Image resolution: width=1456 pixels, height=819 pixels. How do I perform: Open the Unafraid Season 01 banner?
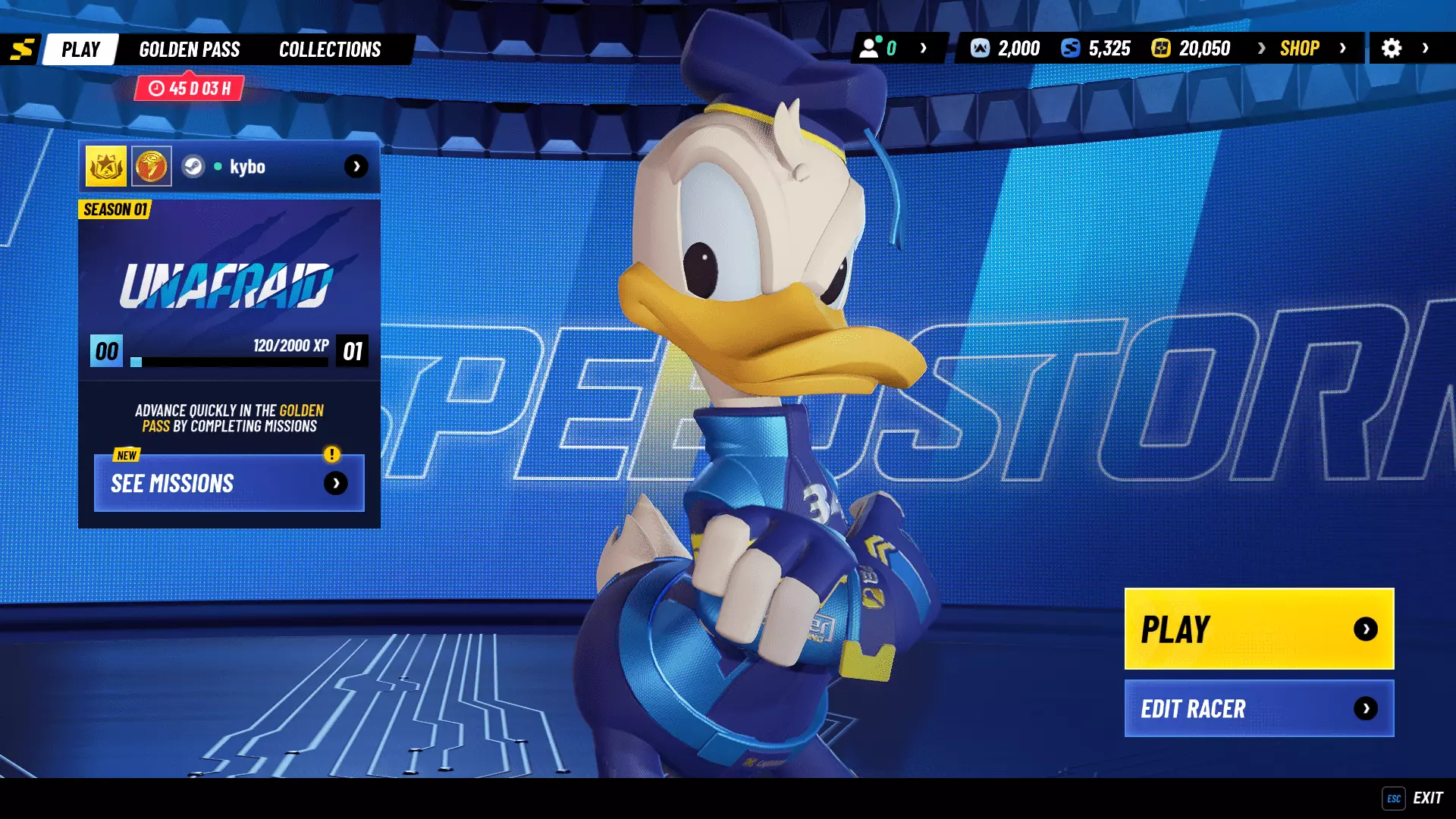pyautogui.click(x=229, y=284)
